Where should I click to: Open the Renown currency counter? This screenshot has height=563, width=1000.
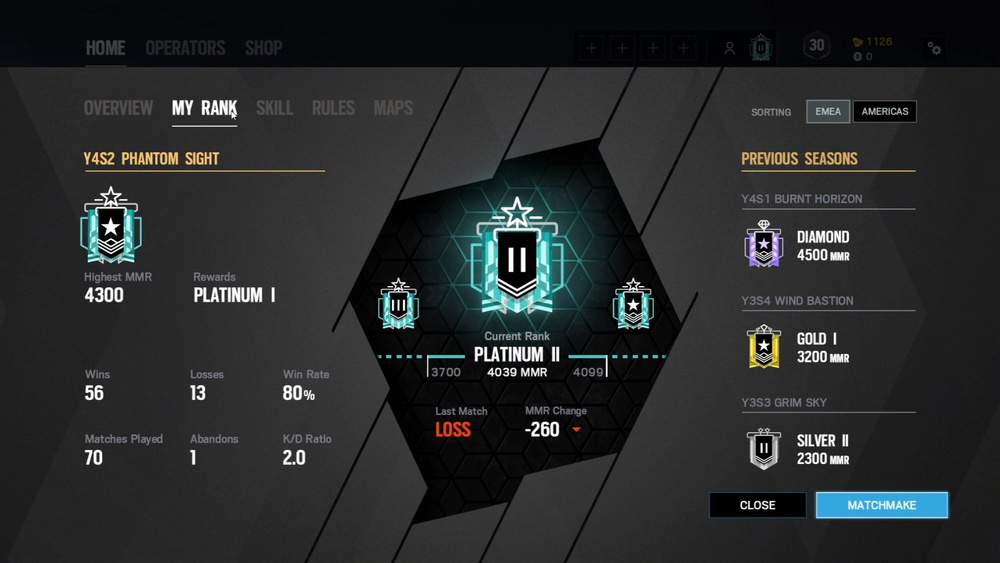(871, 42)
